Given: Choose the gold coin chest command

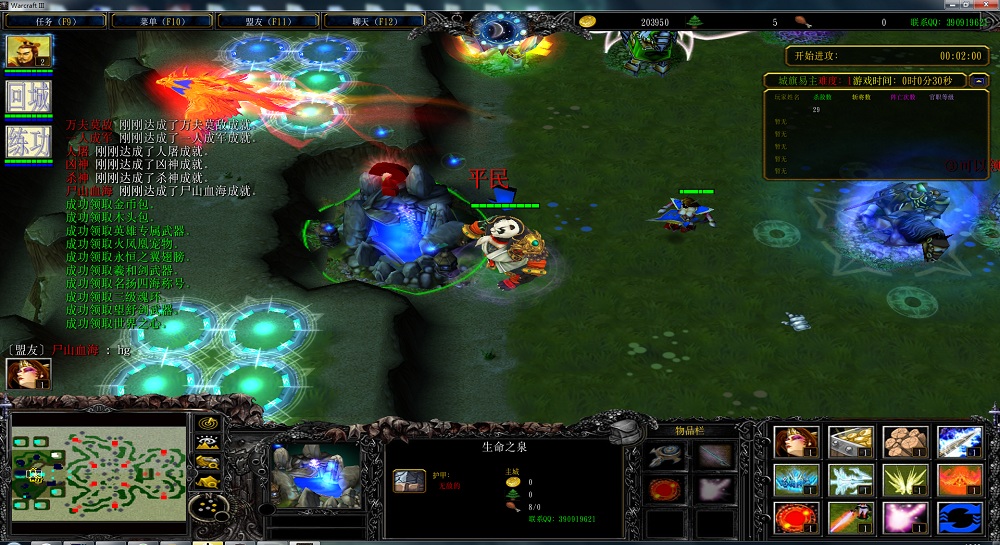Looking at the screenshot, I should [850, 441].
